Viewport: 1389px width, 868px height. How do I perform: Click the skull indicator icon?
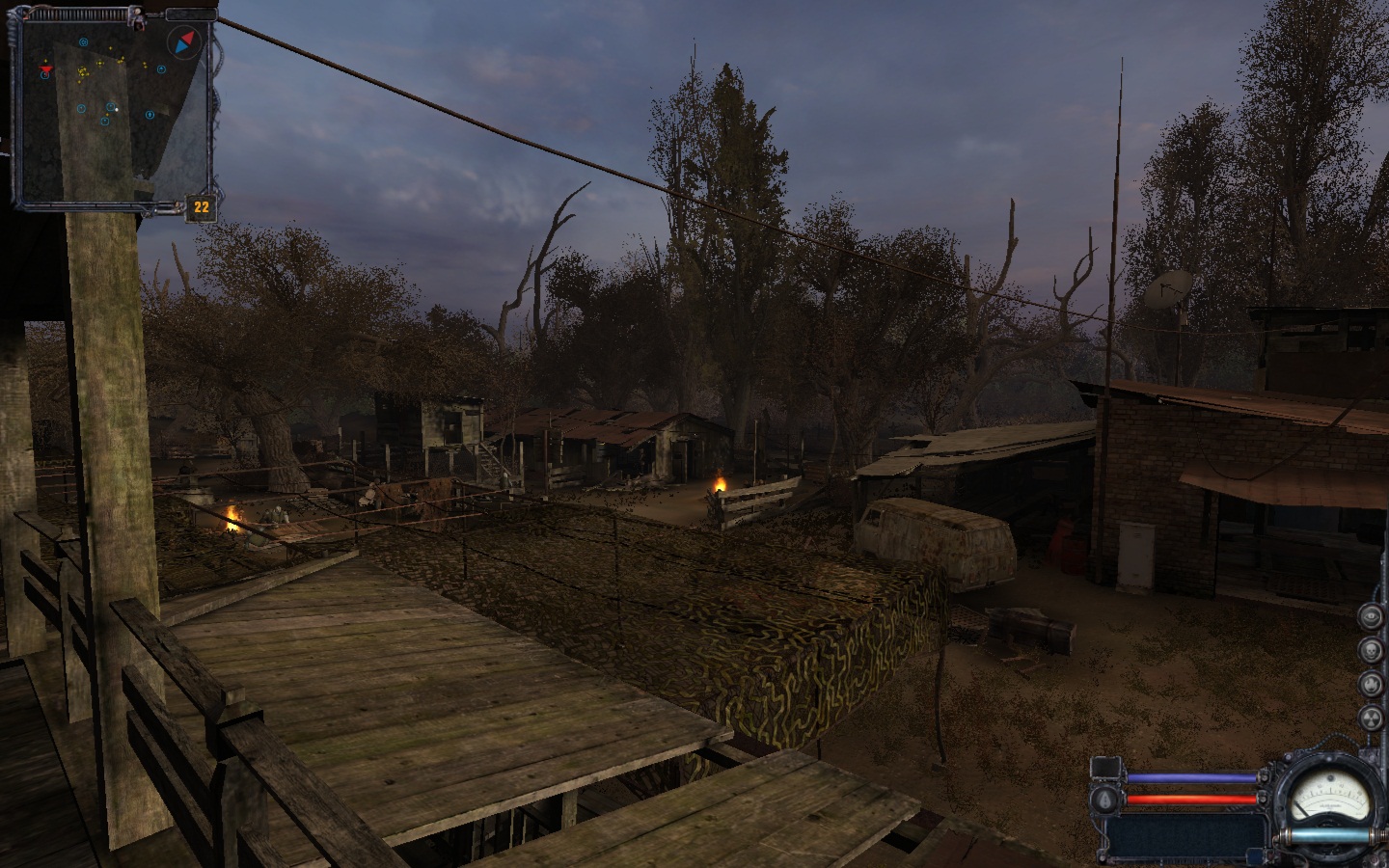tap(1371, 650)
